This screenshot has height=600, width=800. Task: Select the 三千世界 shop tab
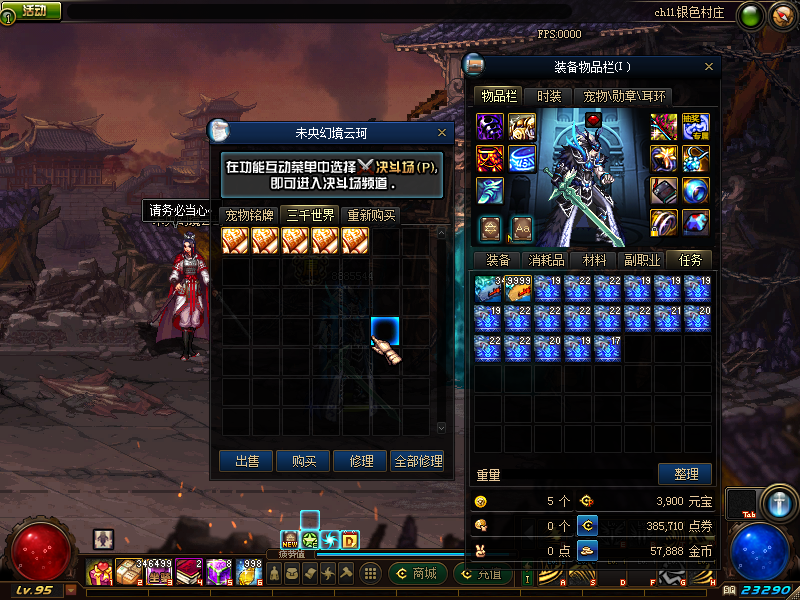click(310, 215)
